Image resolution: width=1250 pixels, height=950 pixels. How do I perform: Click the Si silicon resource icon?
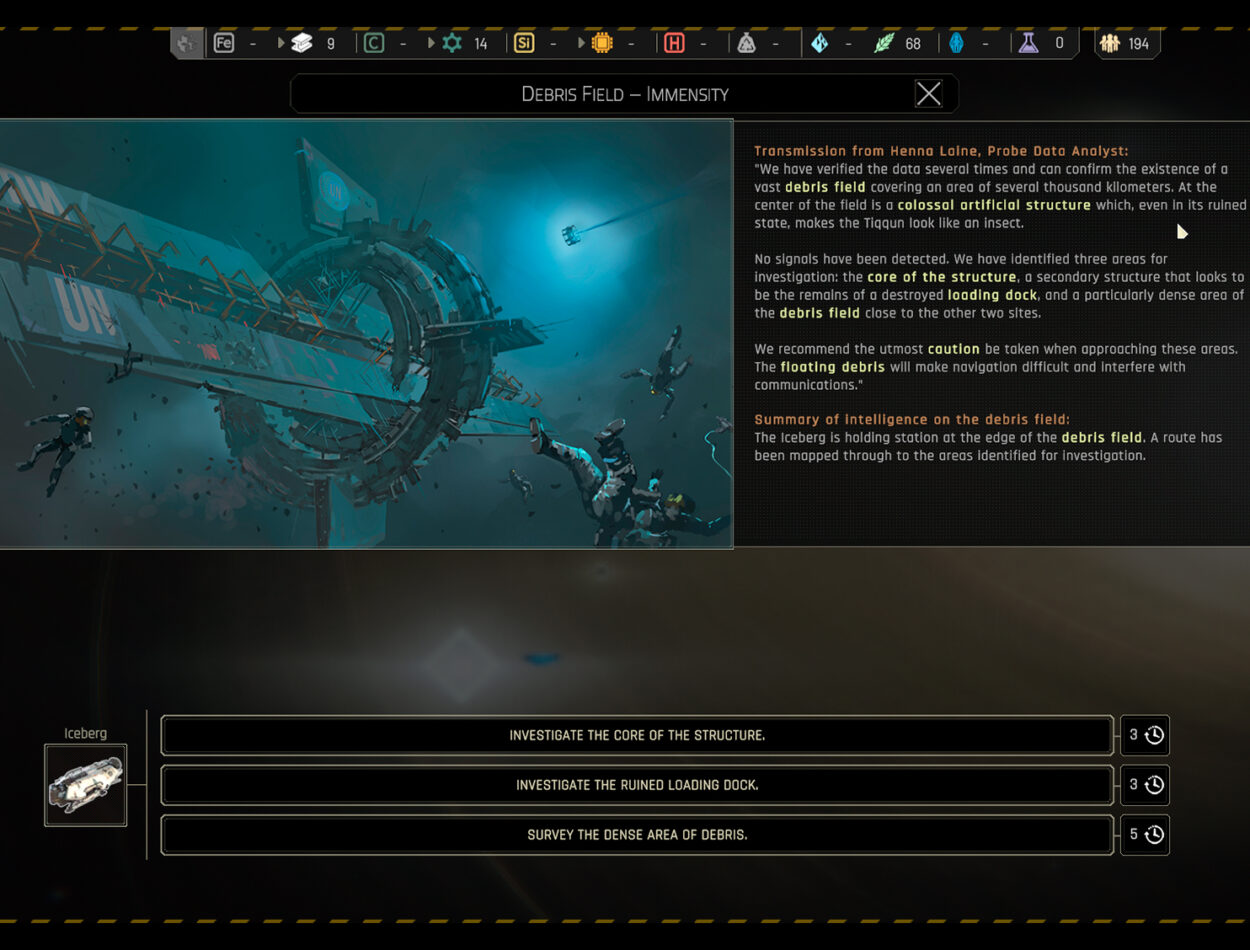point(524,43)
